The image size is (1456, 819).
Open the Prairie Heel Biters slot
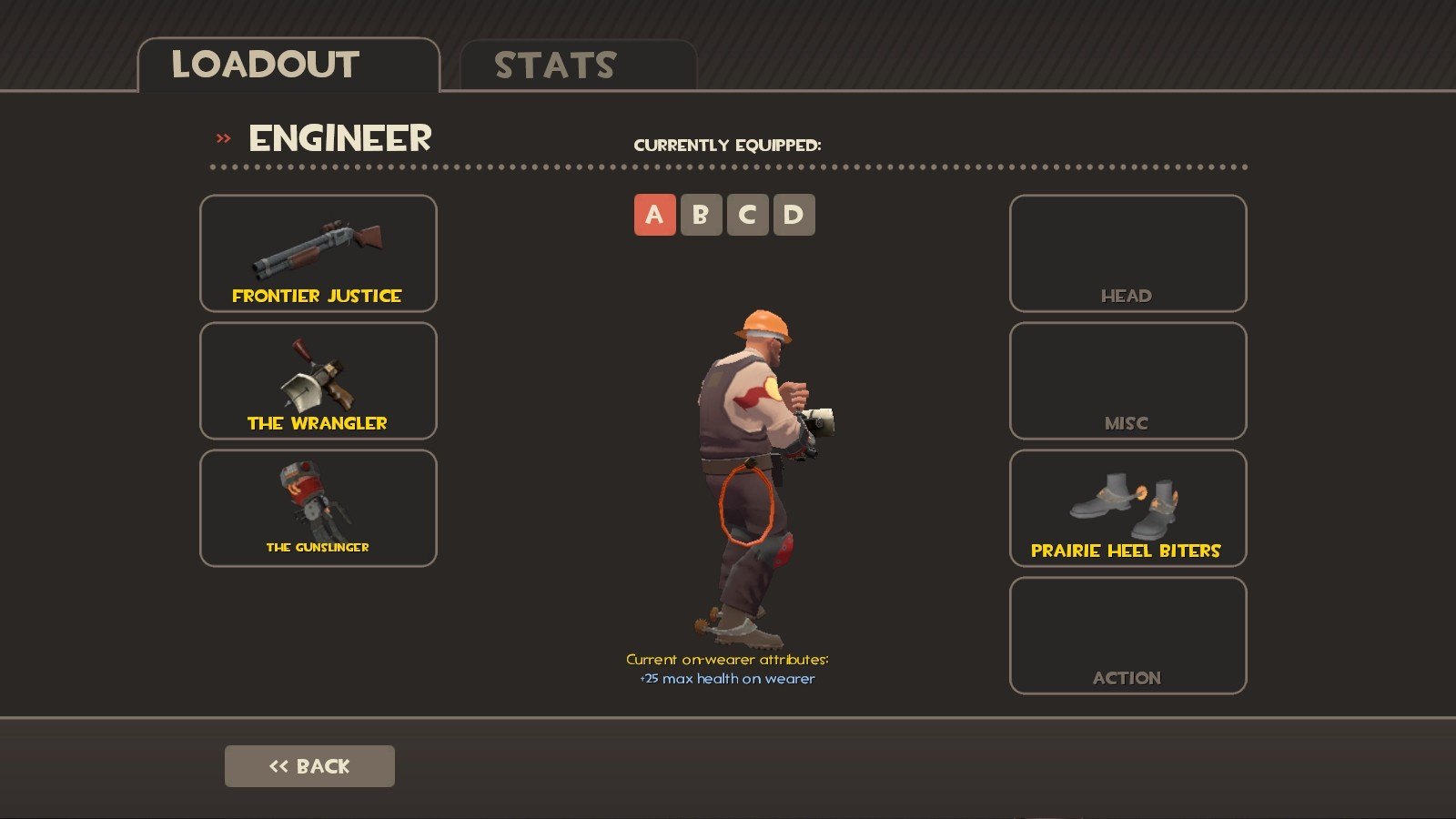[x=1127, y=508]
